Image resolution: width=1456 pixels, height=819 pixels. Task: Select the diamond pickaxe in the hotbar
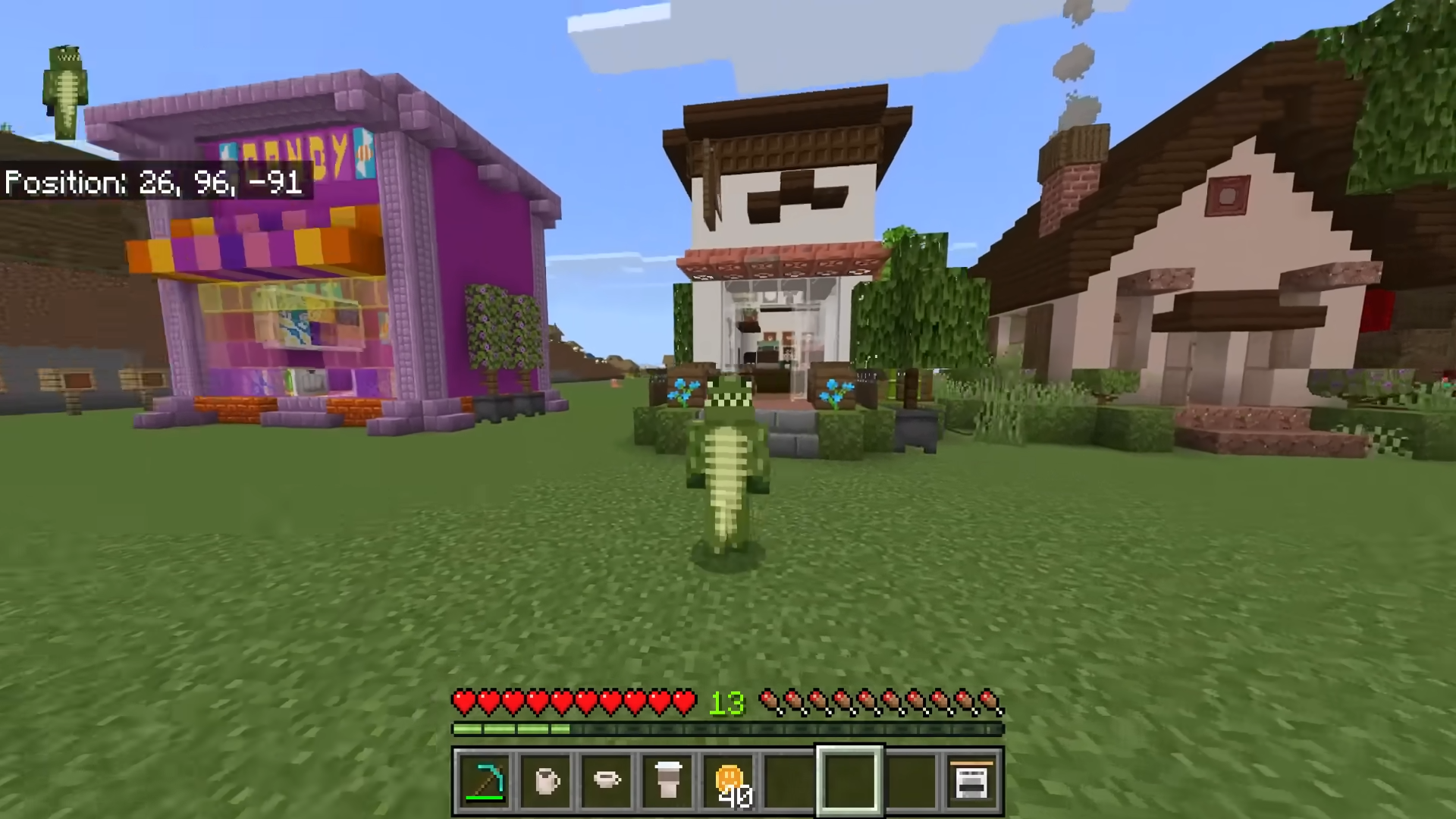click(x=485, y=781)
